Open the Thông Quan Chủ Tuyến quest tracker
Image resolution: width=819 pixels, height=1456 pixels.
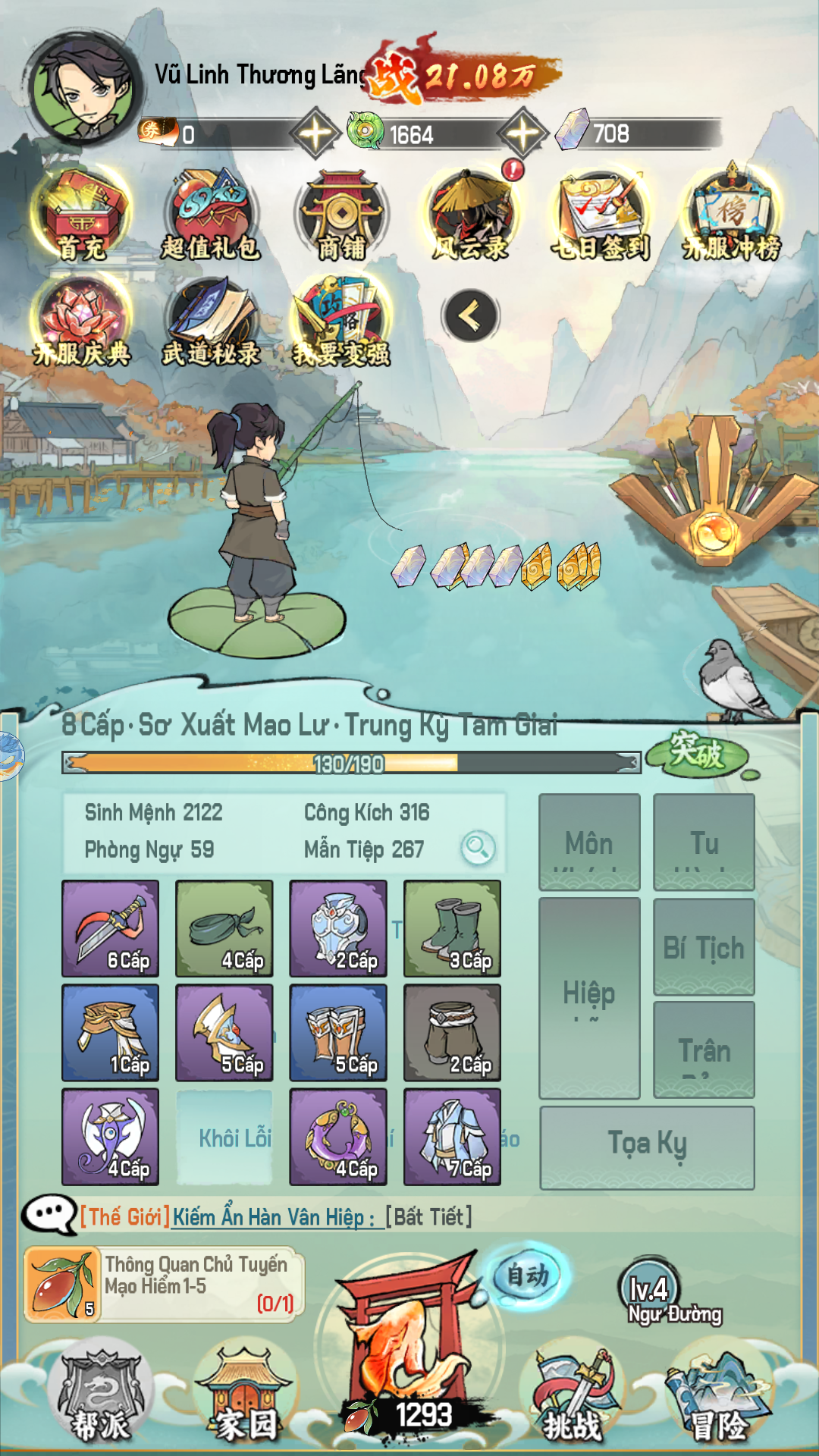tap(164, 1285)
